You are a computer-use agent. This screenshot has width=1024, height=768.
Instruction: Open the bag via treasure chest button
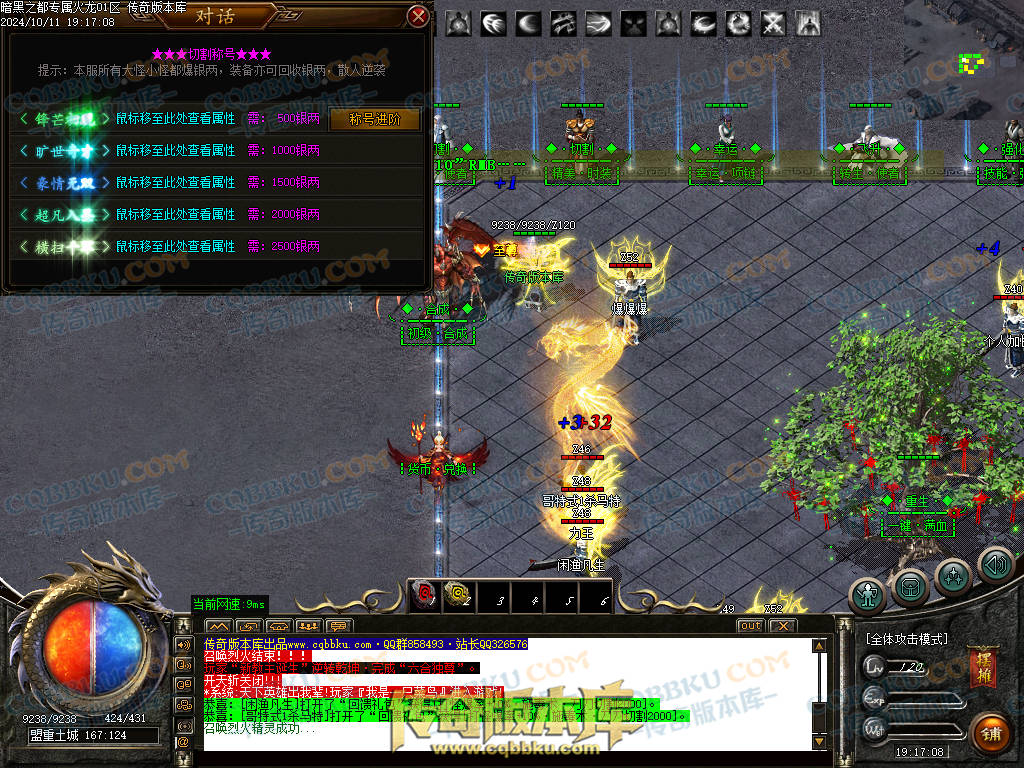[x=910, y=583]
